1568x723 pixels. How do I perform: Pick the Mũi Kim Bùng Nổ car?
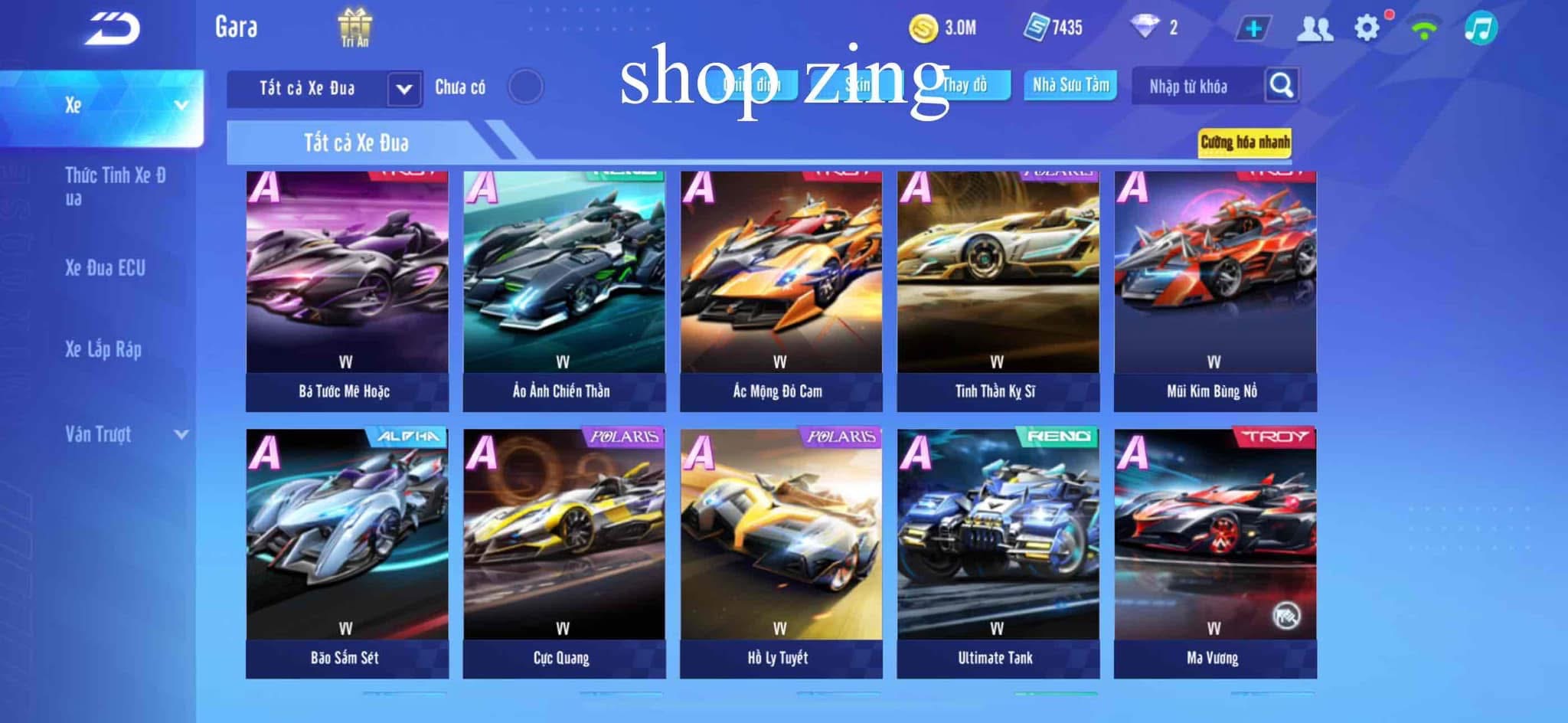tap(1215, 291)
